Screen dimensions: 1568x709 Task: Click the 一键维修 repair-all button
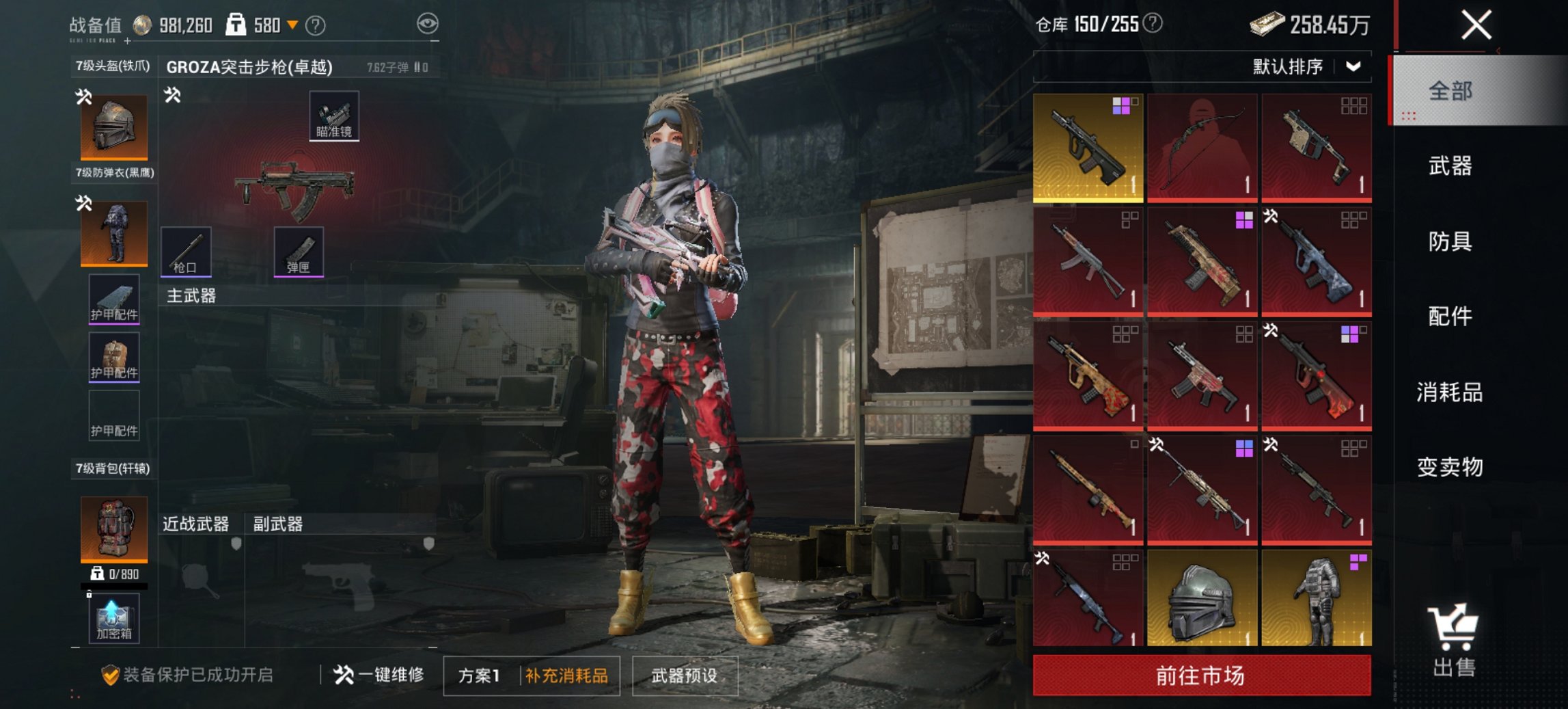coord(379,675)
